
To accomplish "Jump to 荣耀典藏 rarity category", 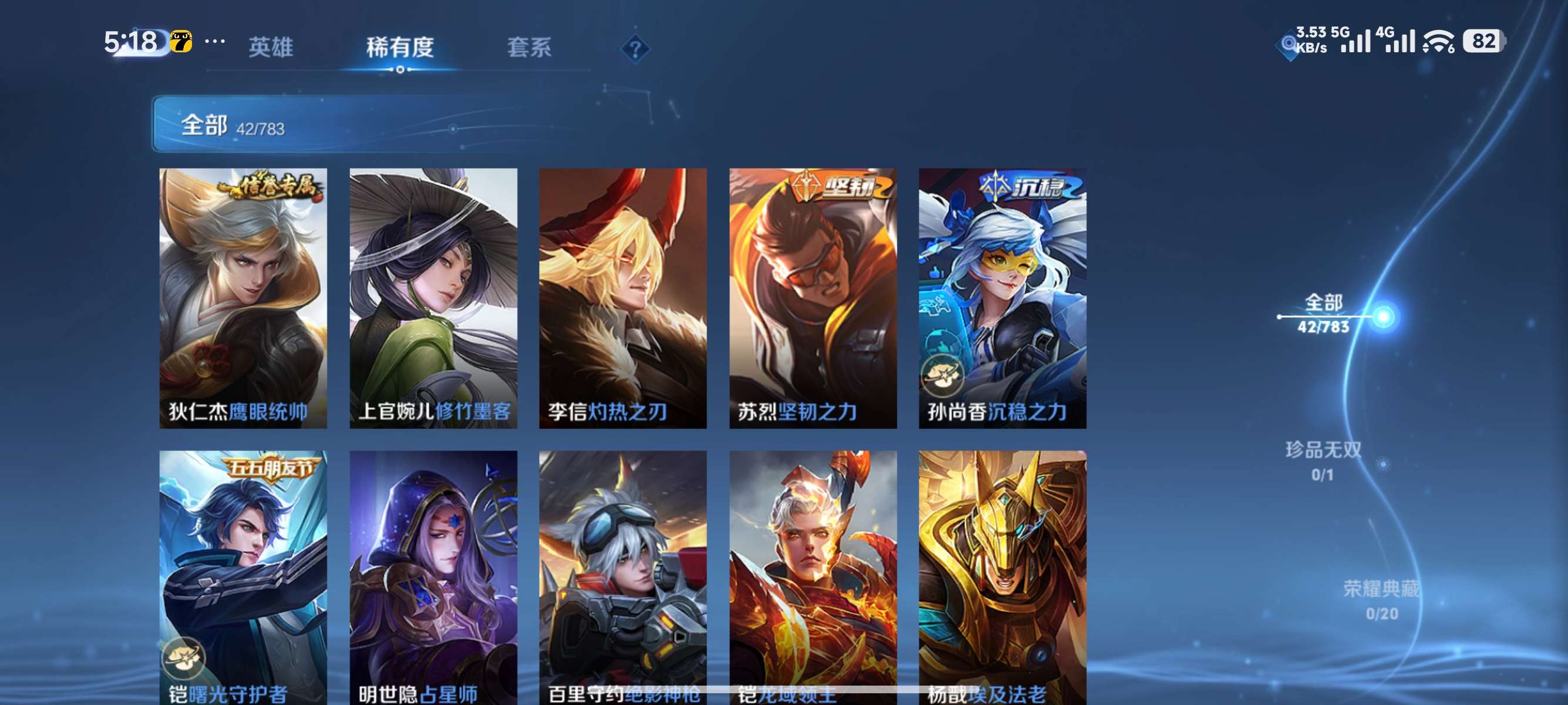I will coord(1381,600).
